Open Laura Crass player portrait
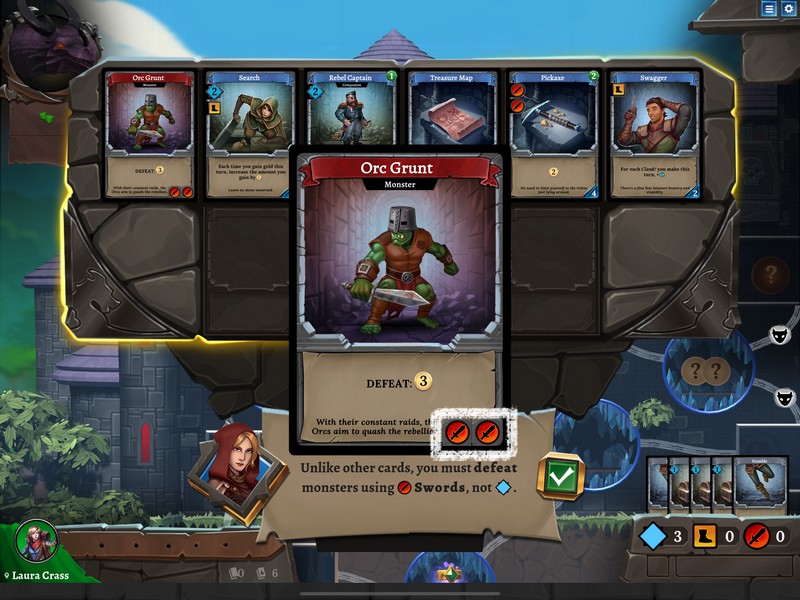 (x=36, y=542)
